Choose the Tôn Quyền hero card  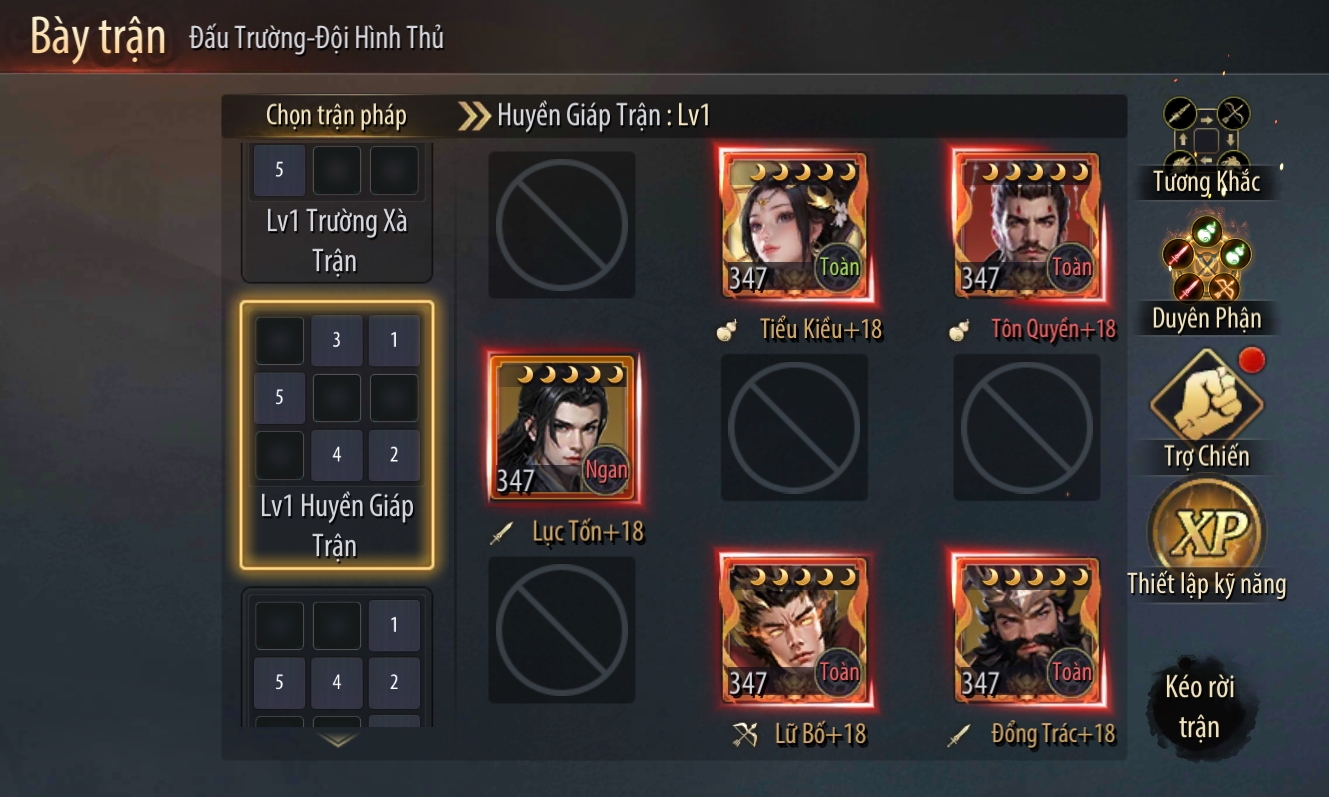pos(1027,225)
